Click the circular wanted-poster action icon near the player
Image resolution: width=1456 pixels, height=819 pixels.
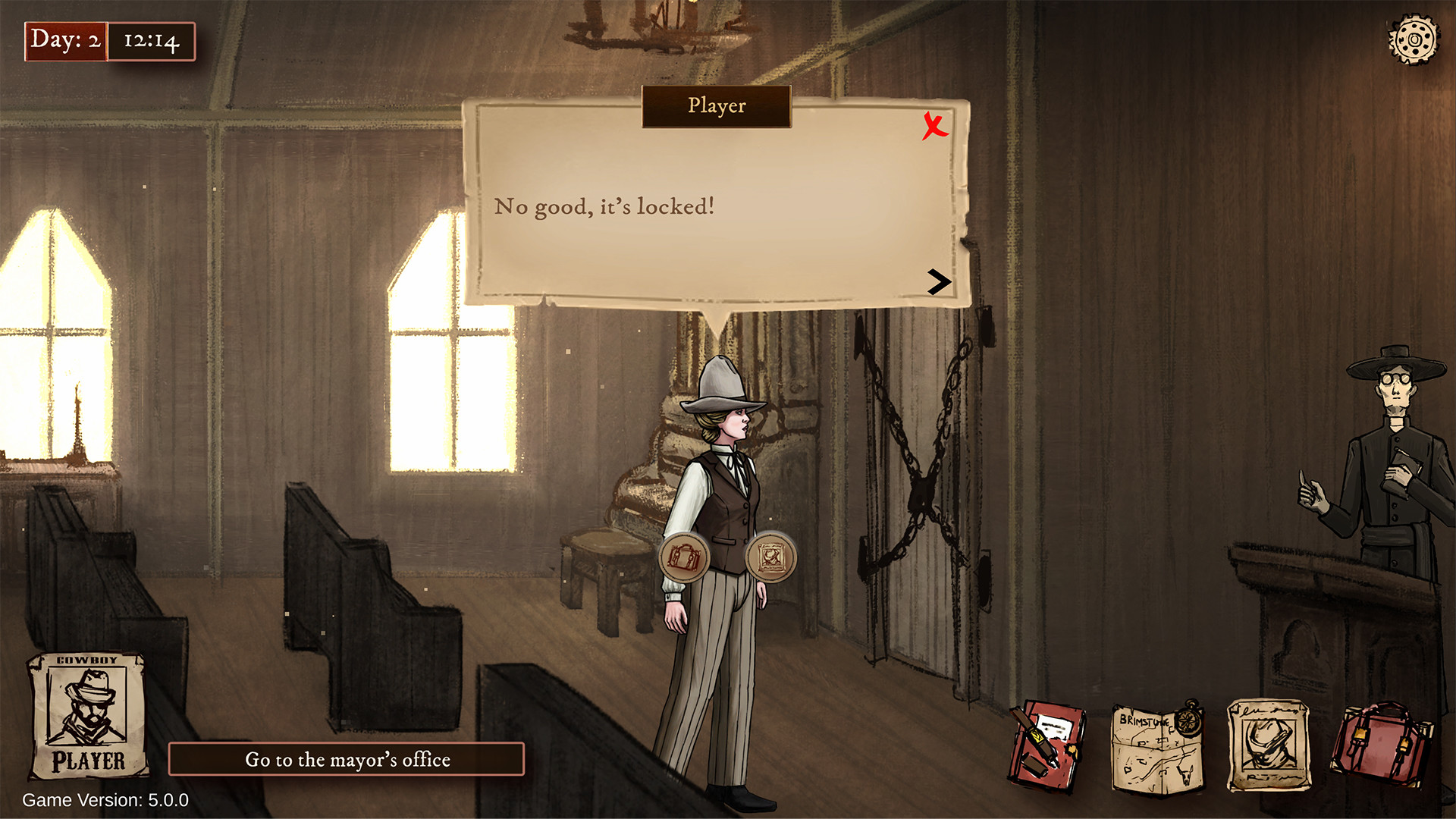772,555
